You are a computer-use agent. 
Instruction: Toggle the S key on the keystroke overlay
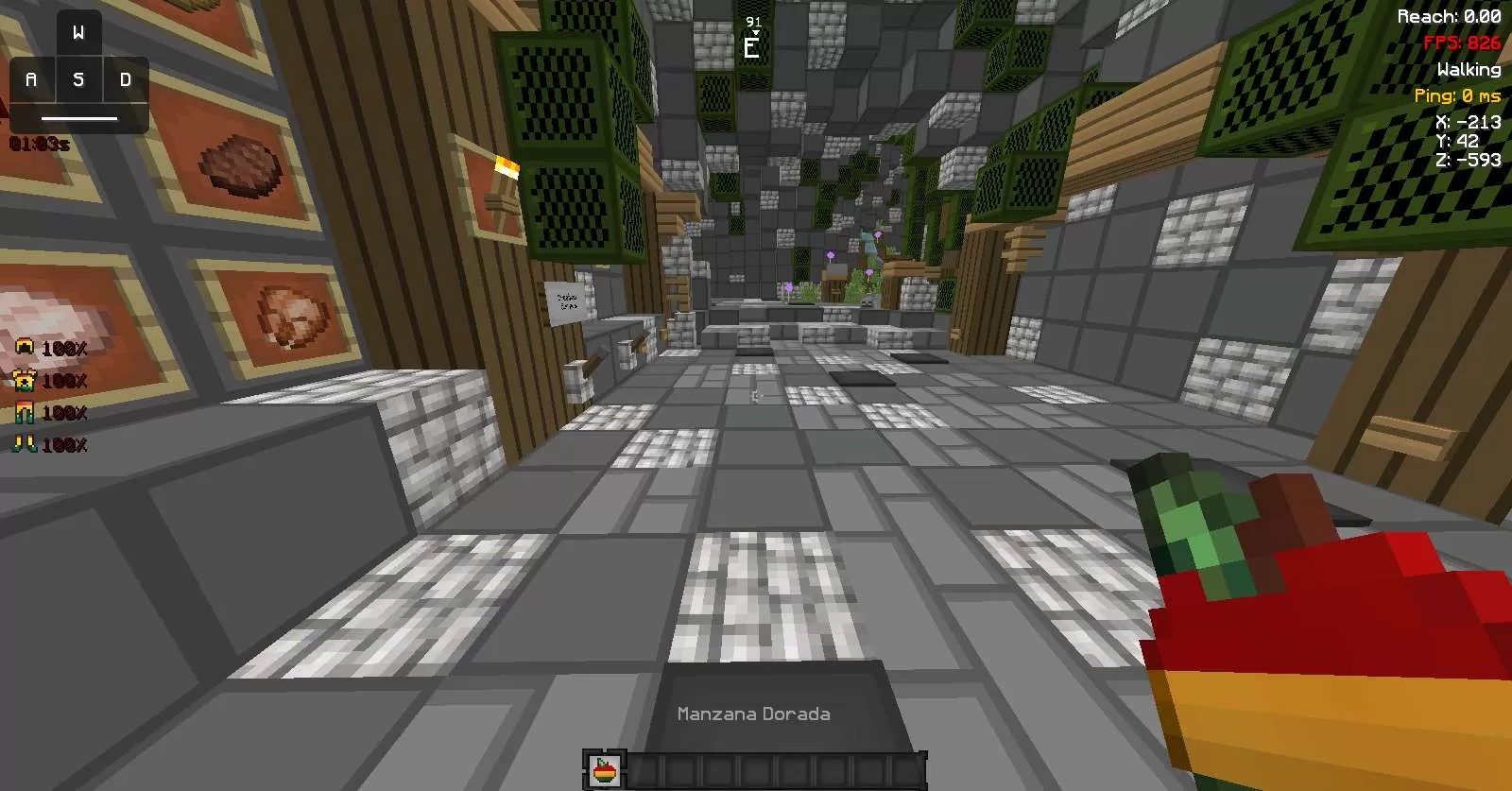click(x=77, y=80)
